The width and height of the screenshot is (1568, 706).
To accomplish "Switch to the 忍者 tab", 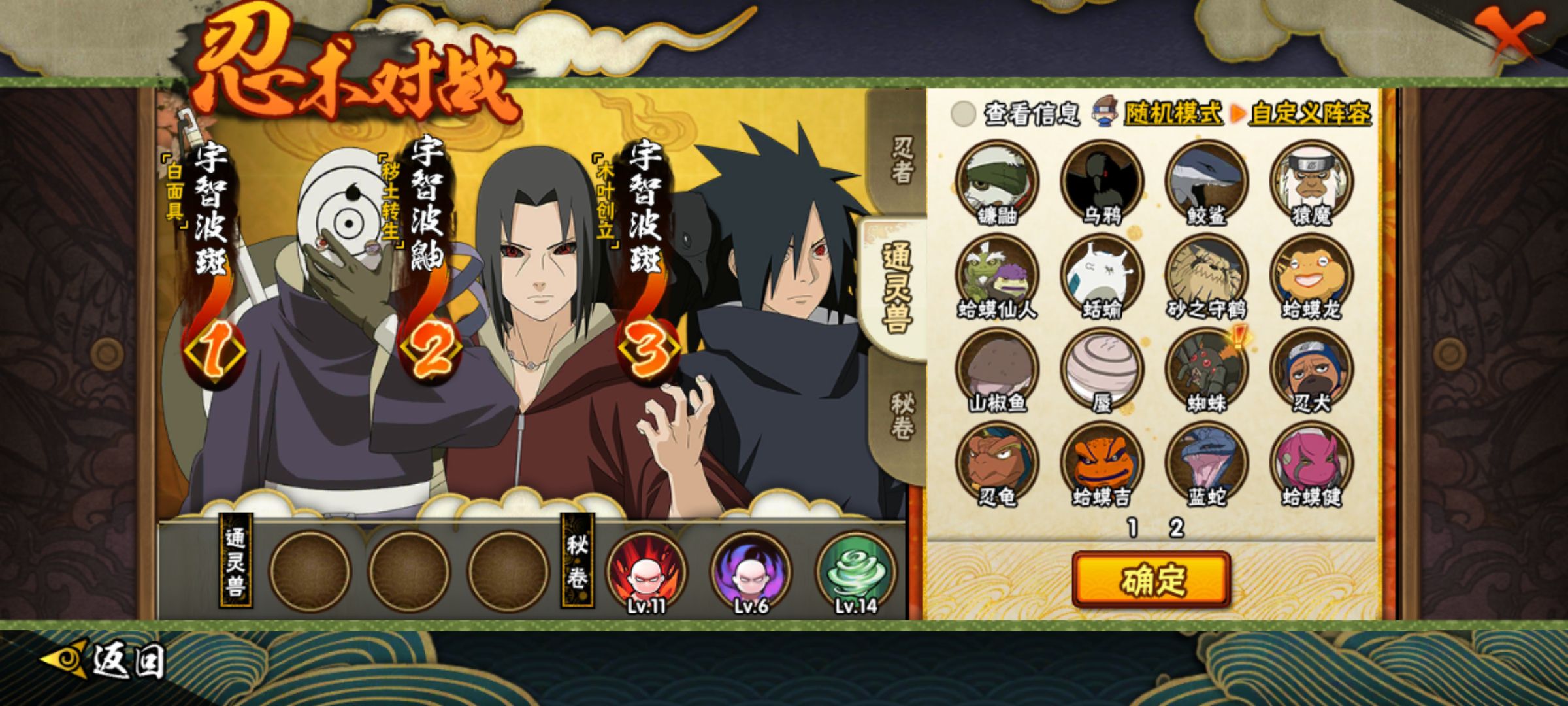I will (902, 159).
